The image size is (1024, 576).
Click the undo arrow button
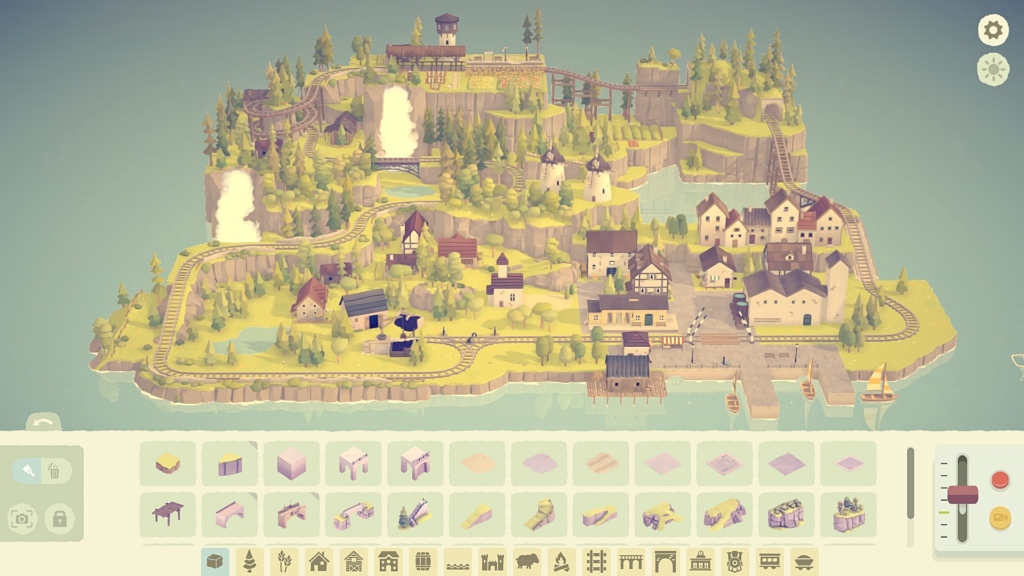click(x=43, y=423)
